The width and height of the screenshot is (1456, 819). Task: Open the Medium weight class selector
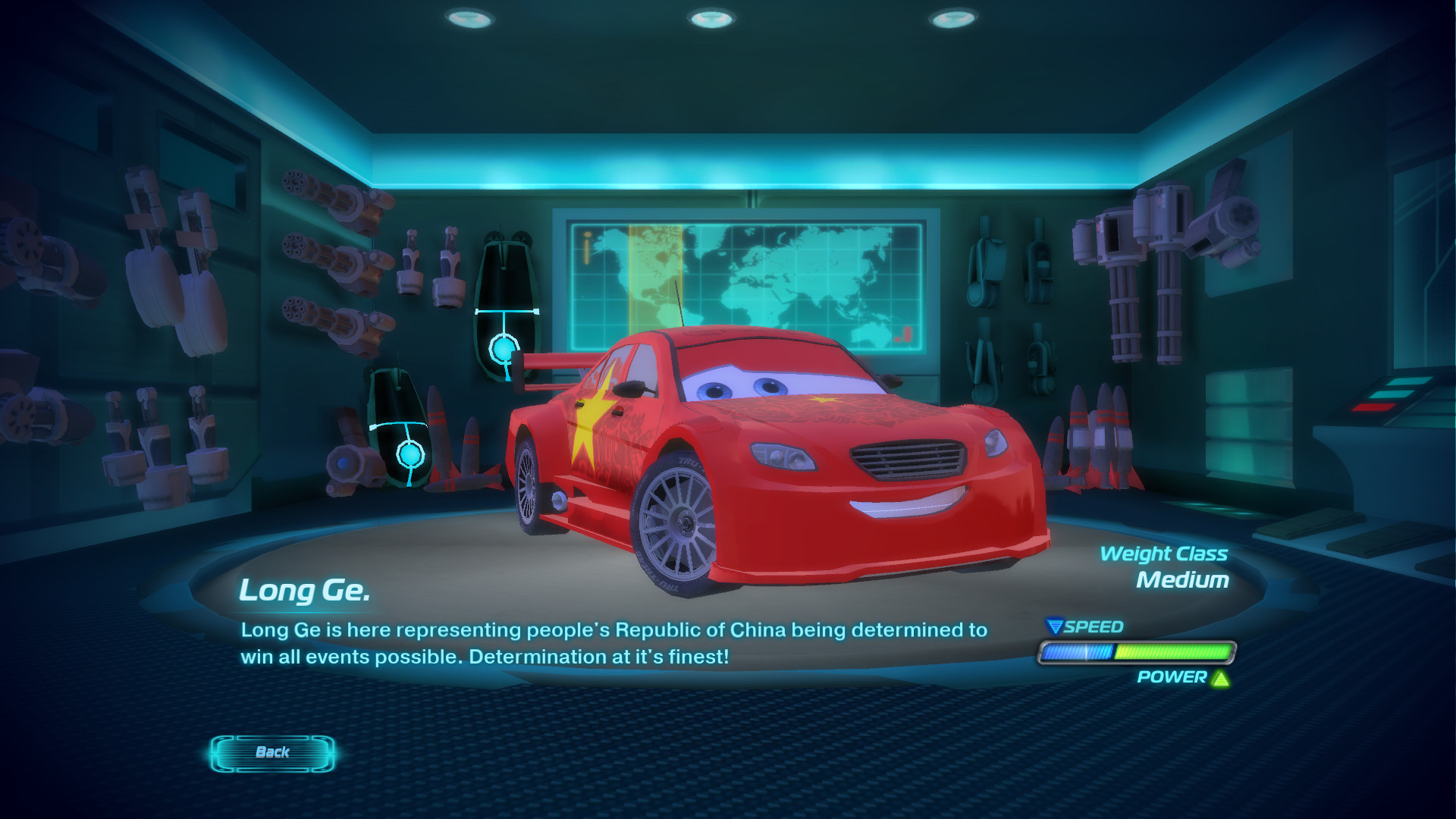1184,581
